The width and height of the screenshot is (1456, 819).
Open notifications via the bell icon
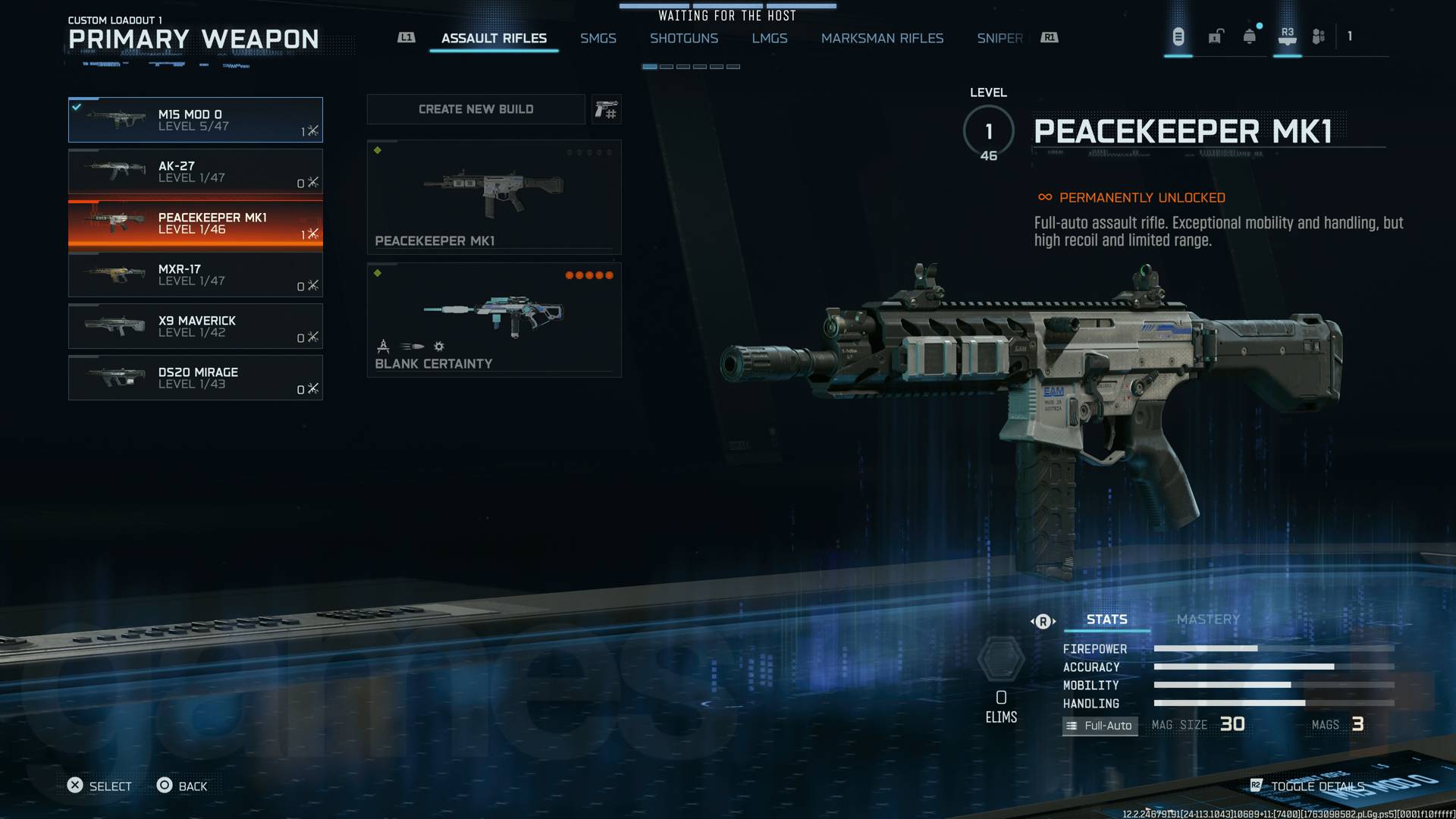coord(1247,36)
